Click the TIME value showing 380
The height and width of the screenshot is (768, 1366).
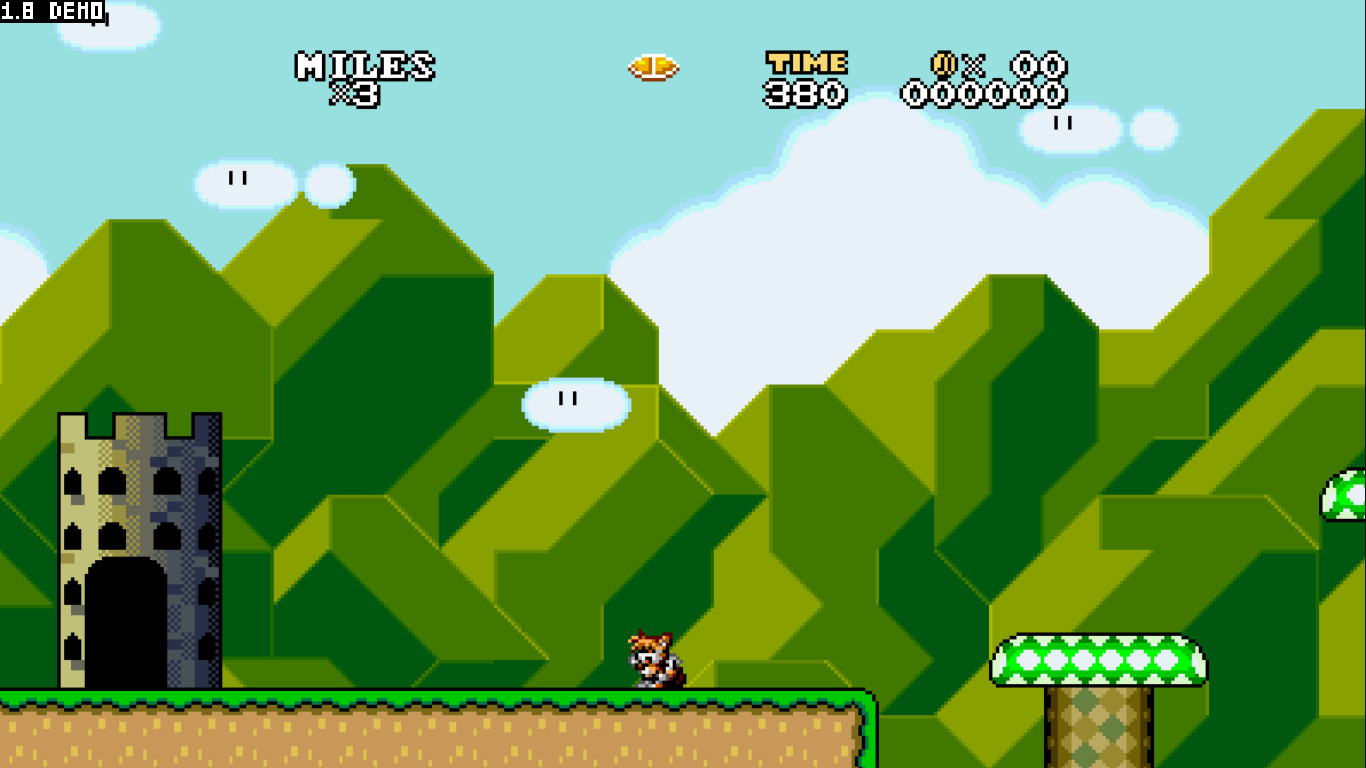tap(805, 93)
